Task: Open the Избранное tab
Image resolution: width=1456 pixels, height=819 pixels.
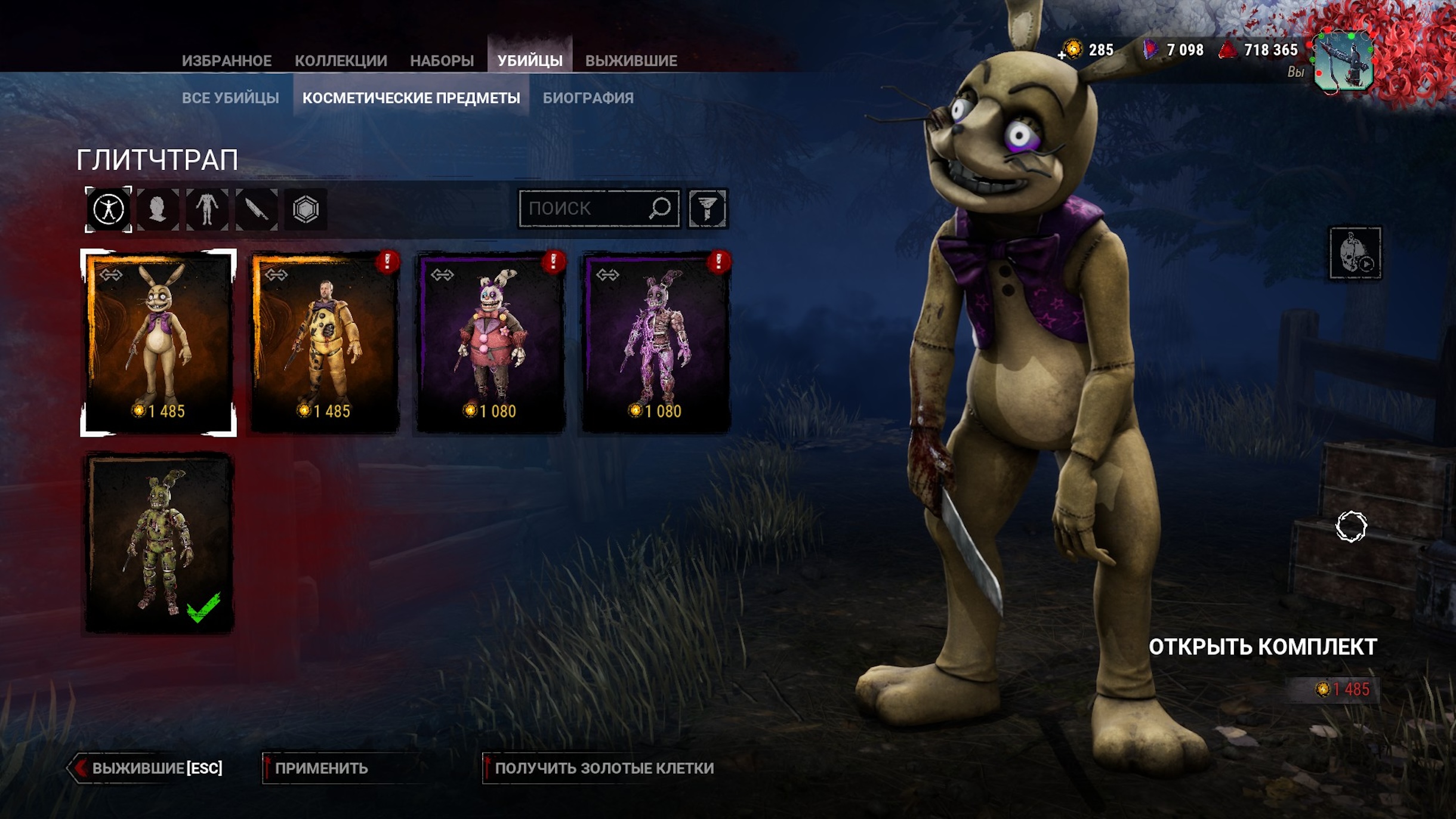Action: pyautogui.click(x=226, y=61)
